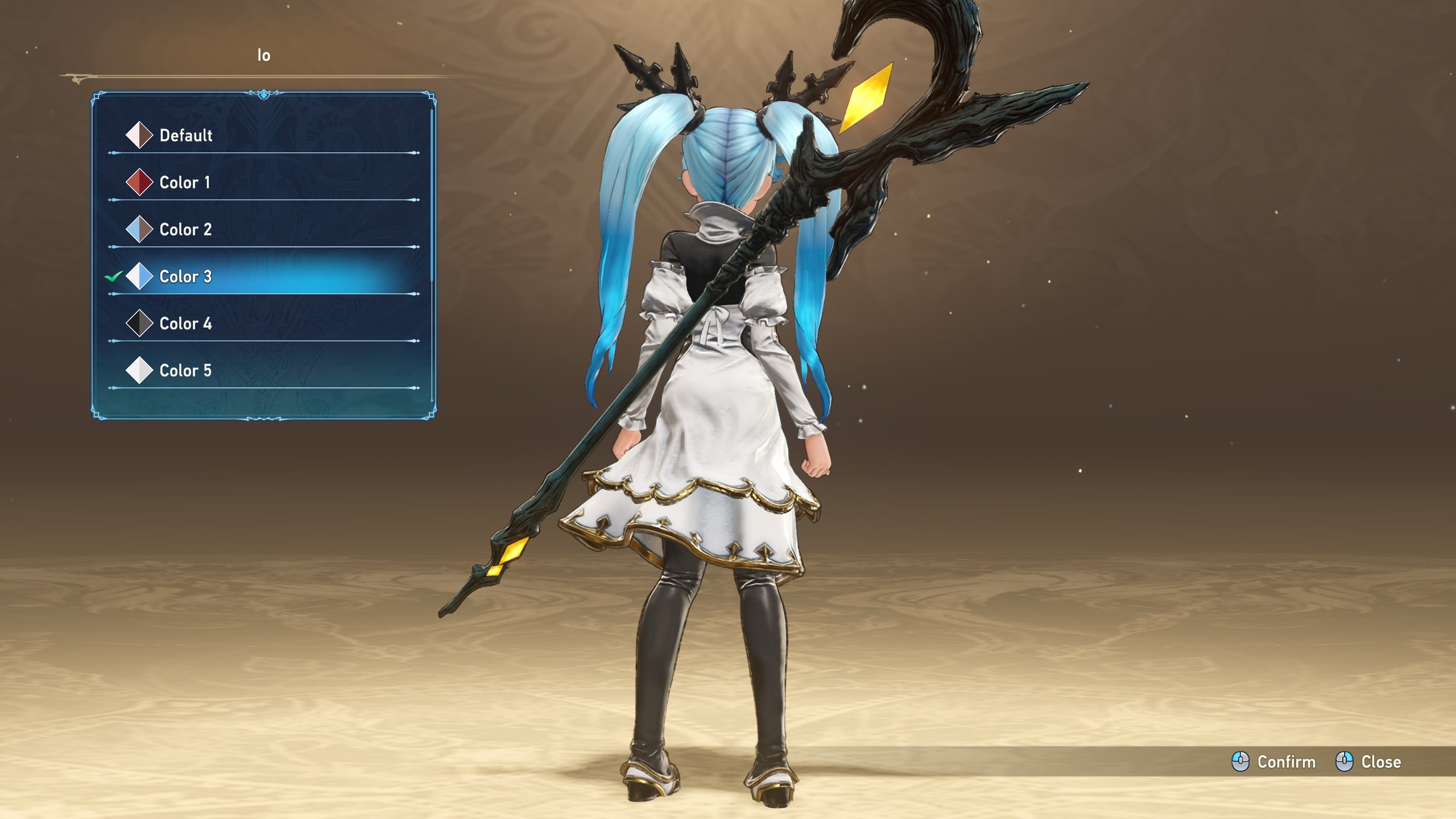The image size is (1456, 819).
Task: Close the color selection screen
Action: pos(1368,762)
